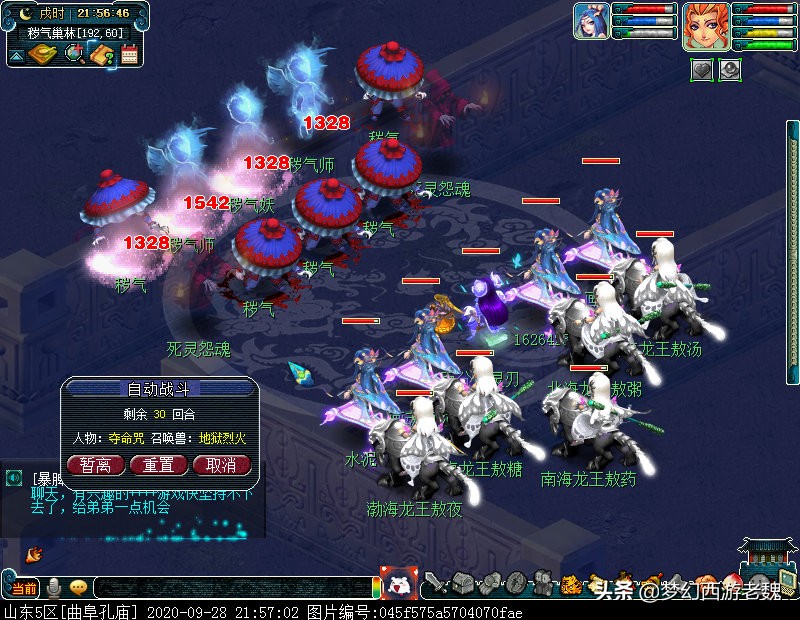The height and width of the screenshot is (620, 800).
Task: Open the orange tiger icon on bottom toolbar
Action: tap(571, 584)
